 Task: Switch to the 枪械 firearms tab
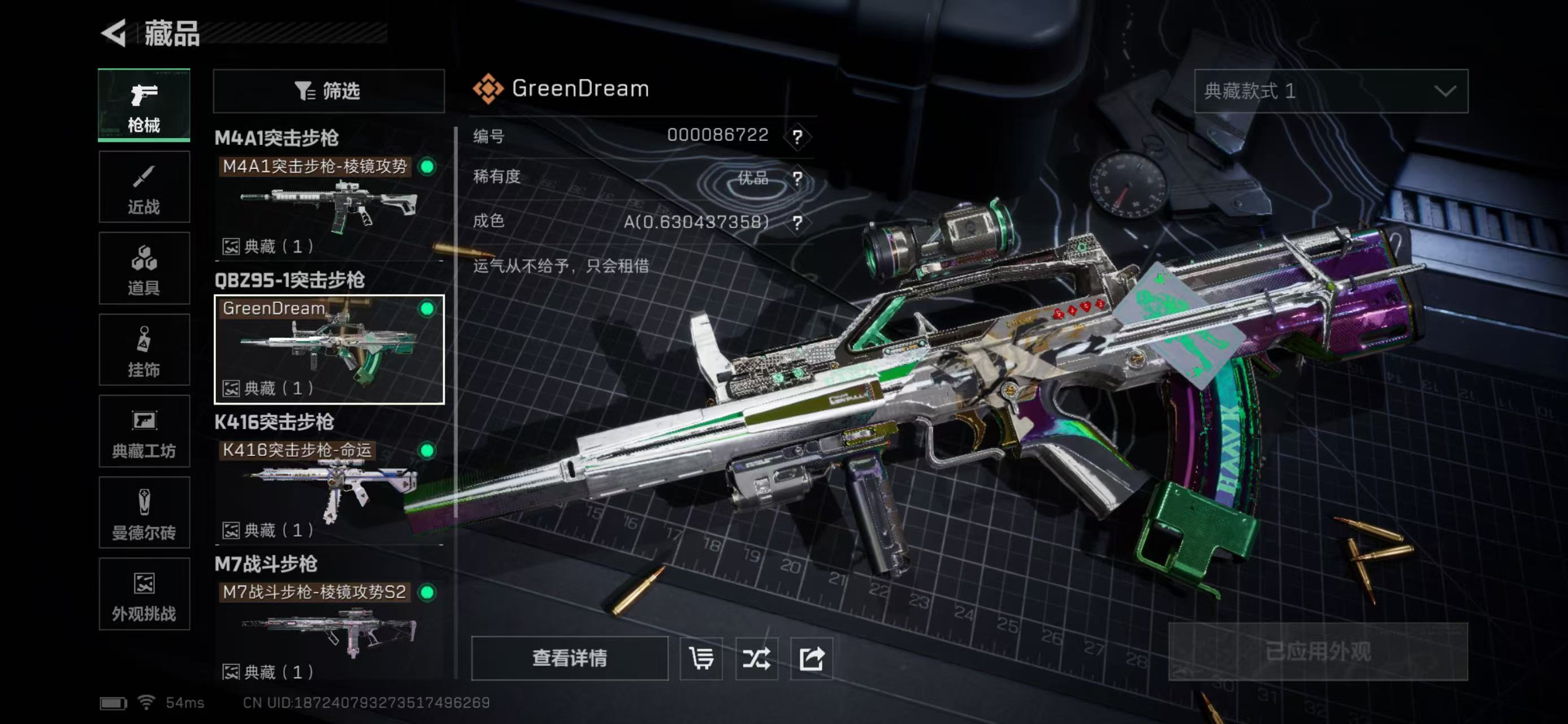coord(144,105)
